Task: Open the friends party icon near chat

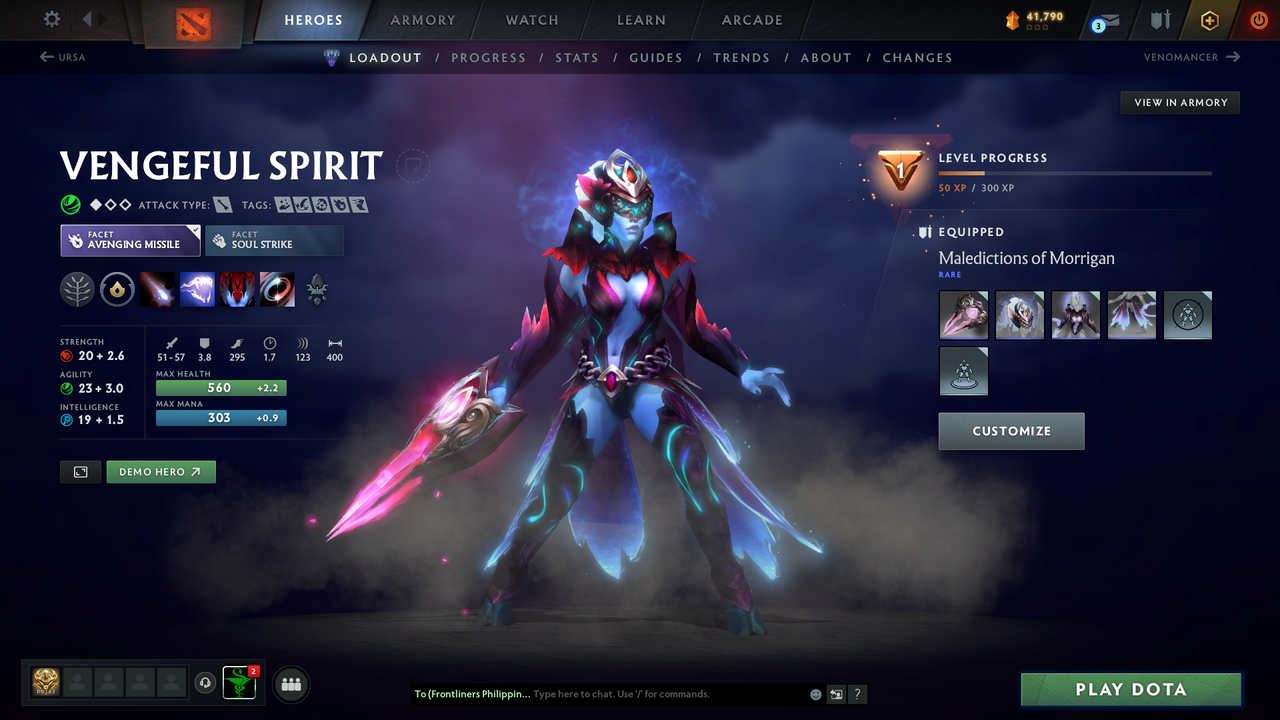Action: coord(290,684)
